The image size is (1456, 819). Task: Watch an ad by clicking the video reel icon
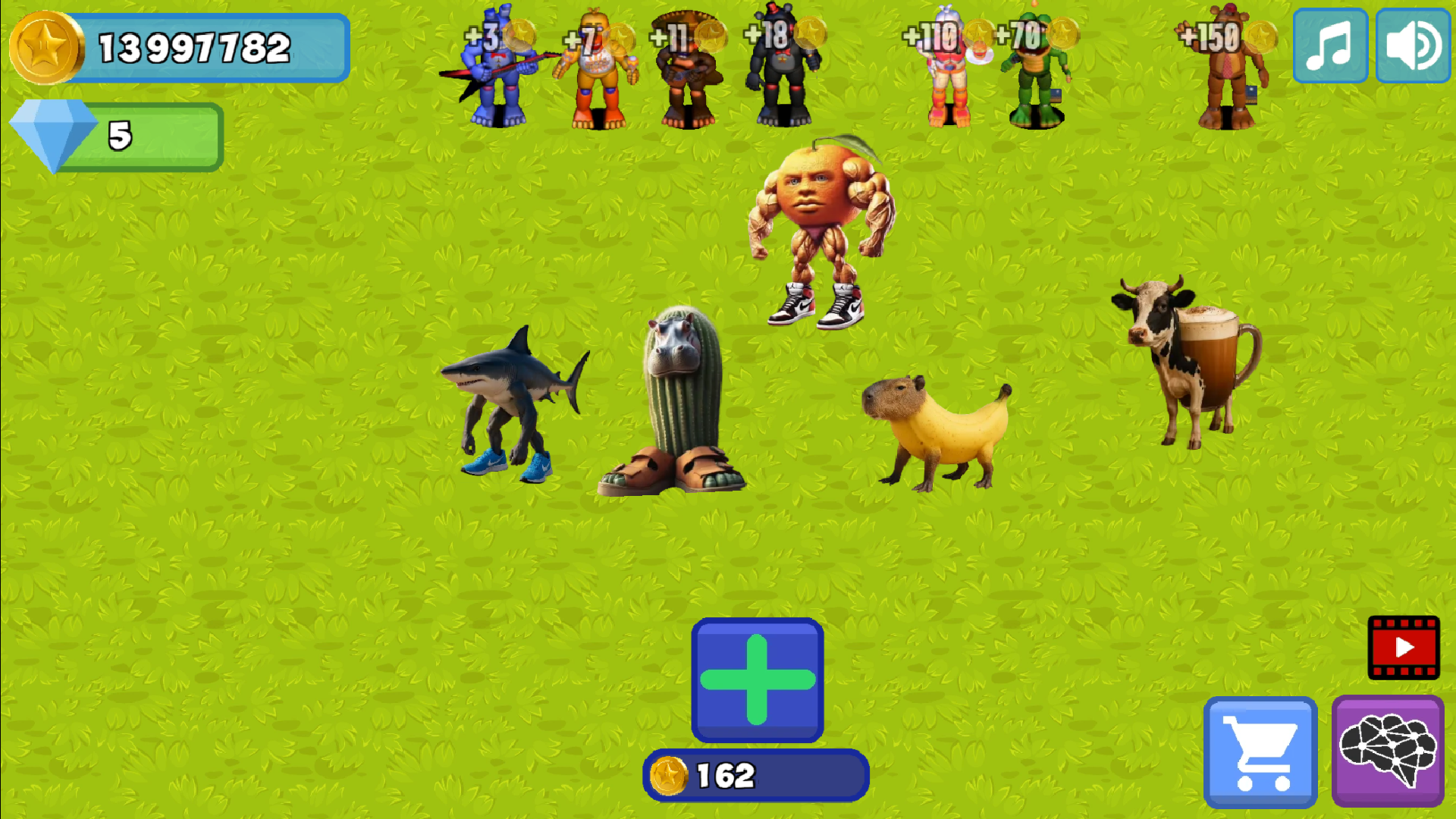(x=1404, y=647)
